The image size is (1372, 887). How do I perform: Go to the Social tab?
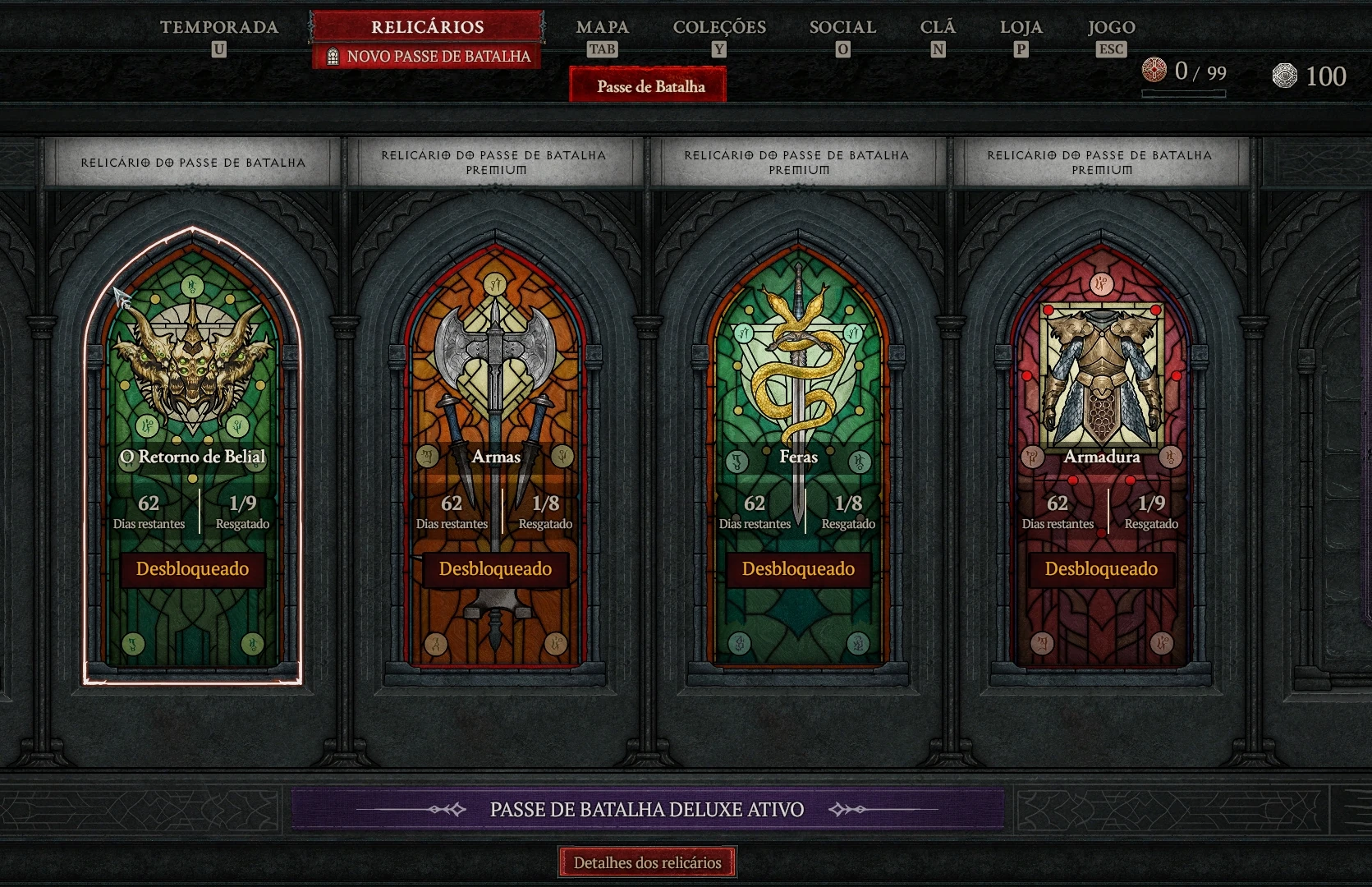(842, 28)
